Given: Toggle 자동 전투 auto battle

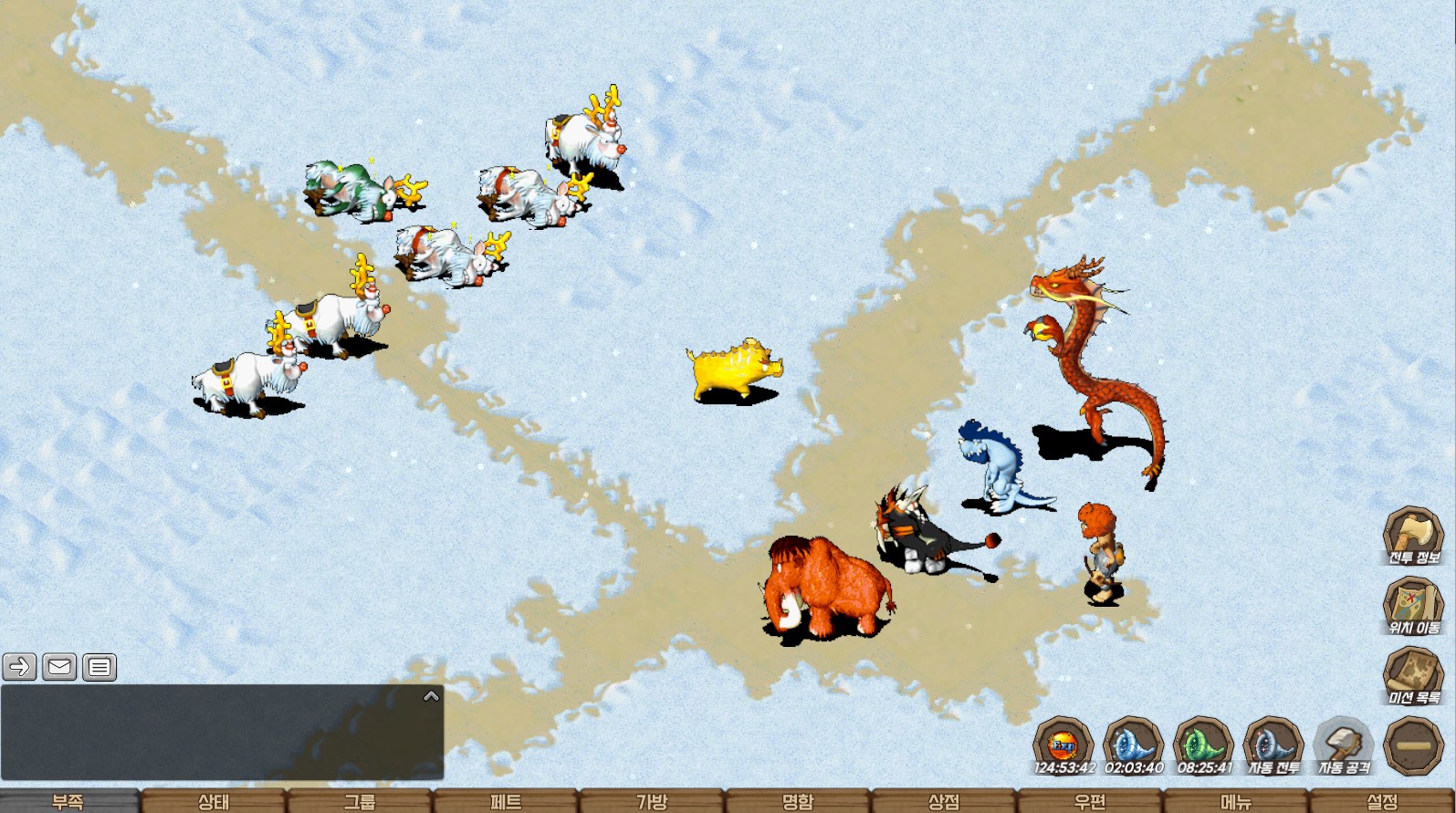Looking at the screenshot, I should click(1273, 746).
